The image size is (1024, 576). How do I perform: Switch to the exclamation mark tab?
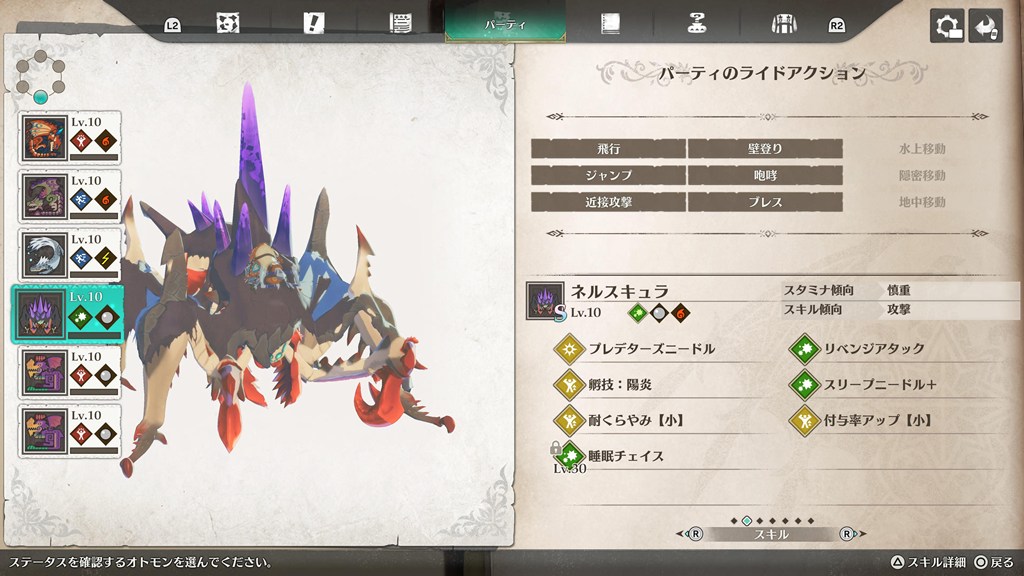tap(314, 23)
